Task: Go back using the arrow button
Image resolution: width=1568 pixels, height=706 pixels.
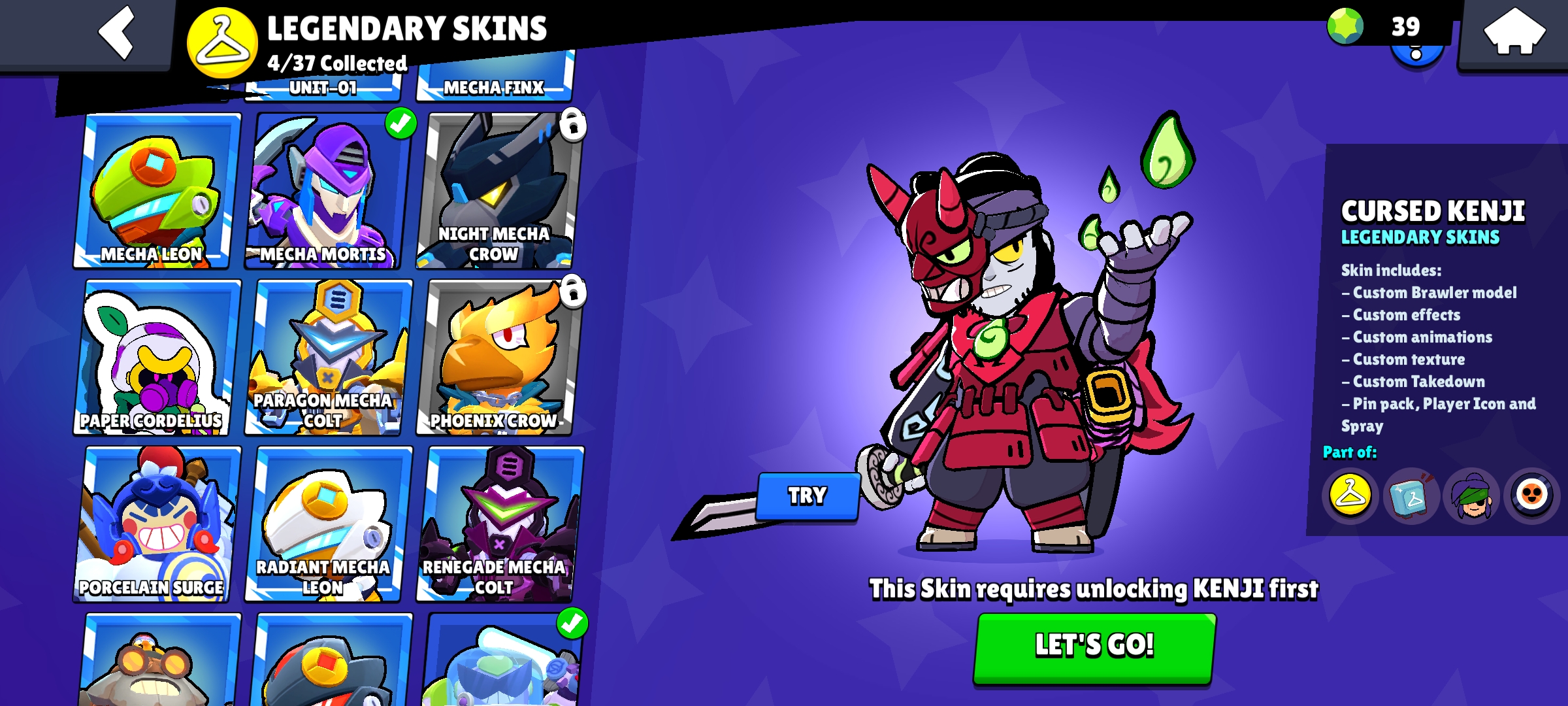Action: pyautogui.click(x=116, y=33)
